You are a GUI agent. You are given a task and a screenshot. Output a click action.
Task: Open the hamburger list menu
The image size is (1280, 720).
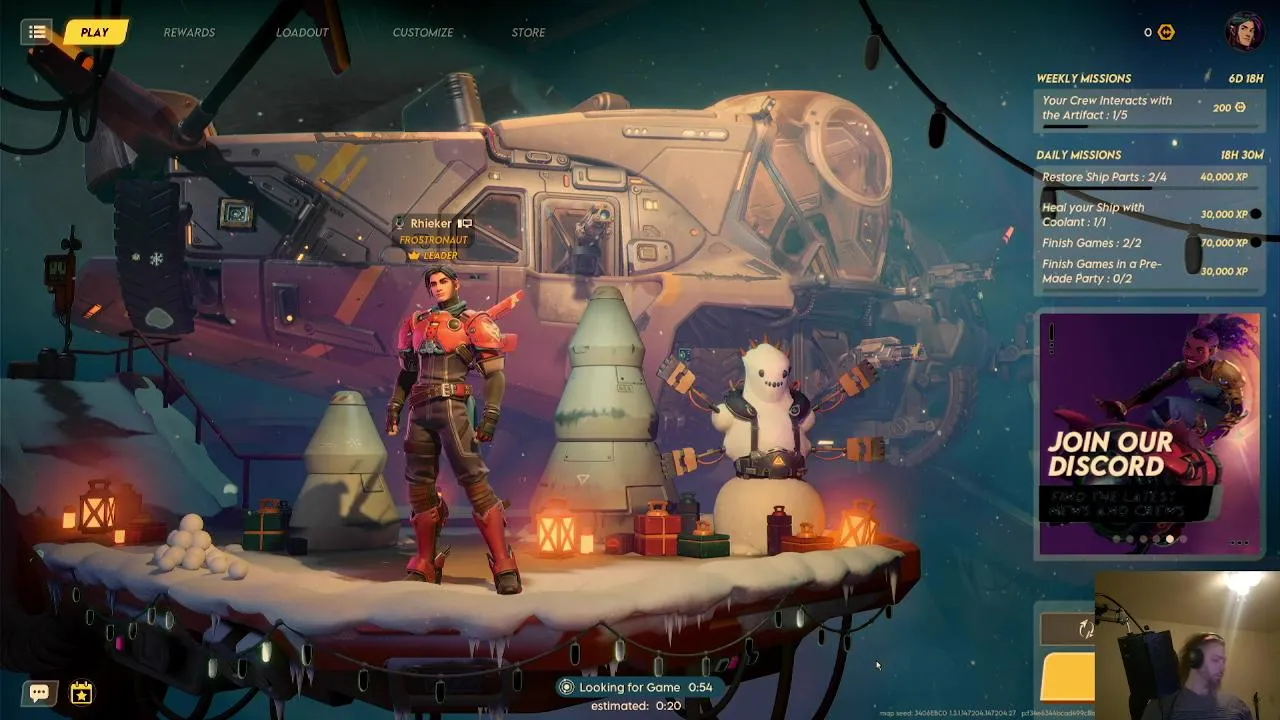37,32
